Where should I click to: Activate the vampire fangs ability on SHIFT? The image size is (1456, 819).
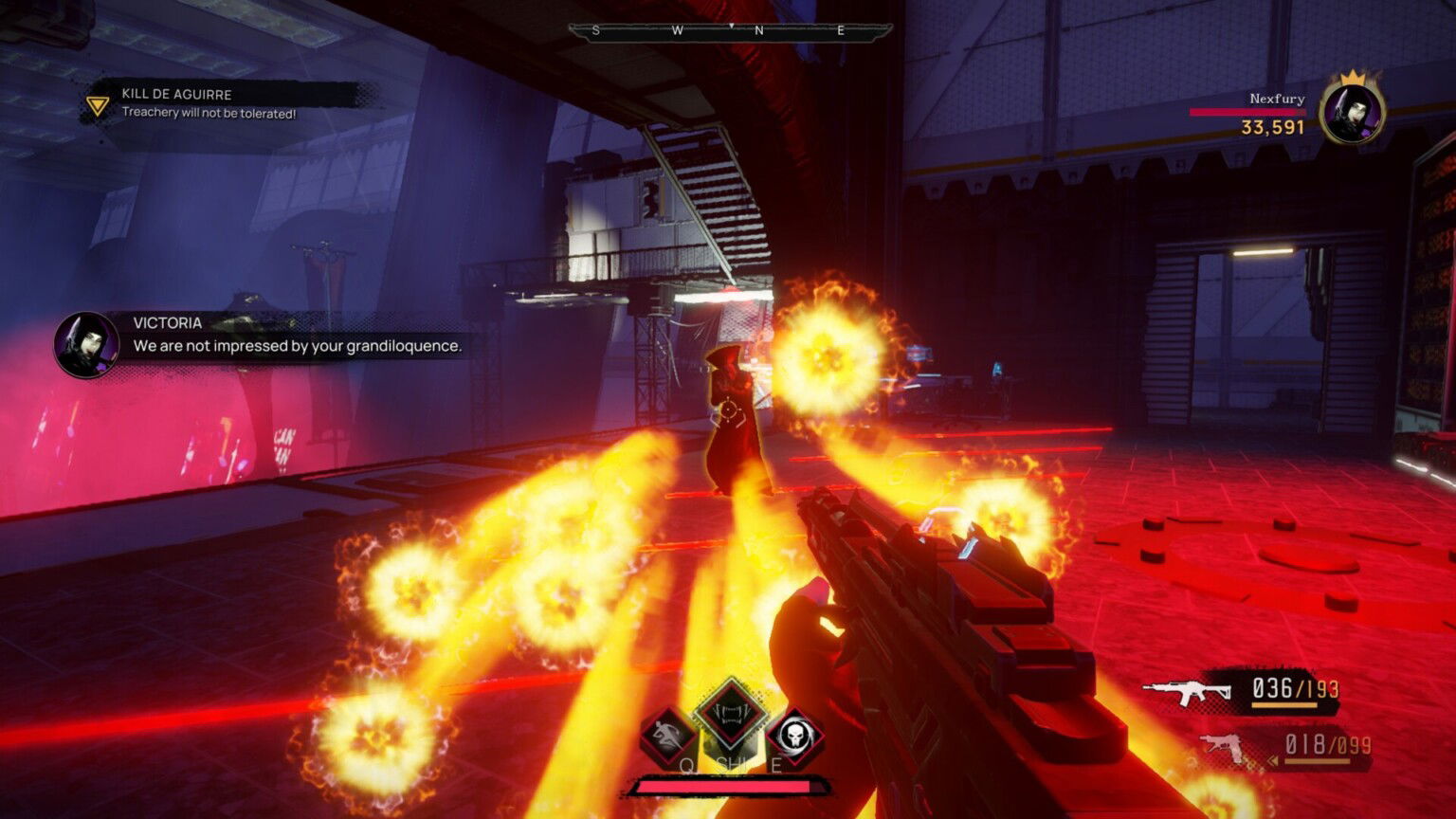click(x=729, y=716)
